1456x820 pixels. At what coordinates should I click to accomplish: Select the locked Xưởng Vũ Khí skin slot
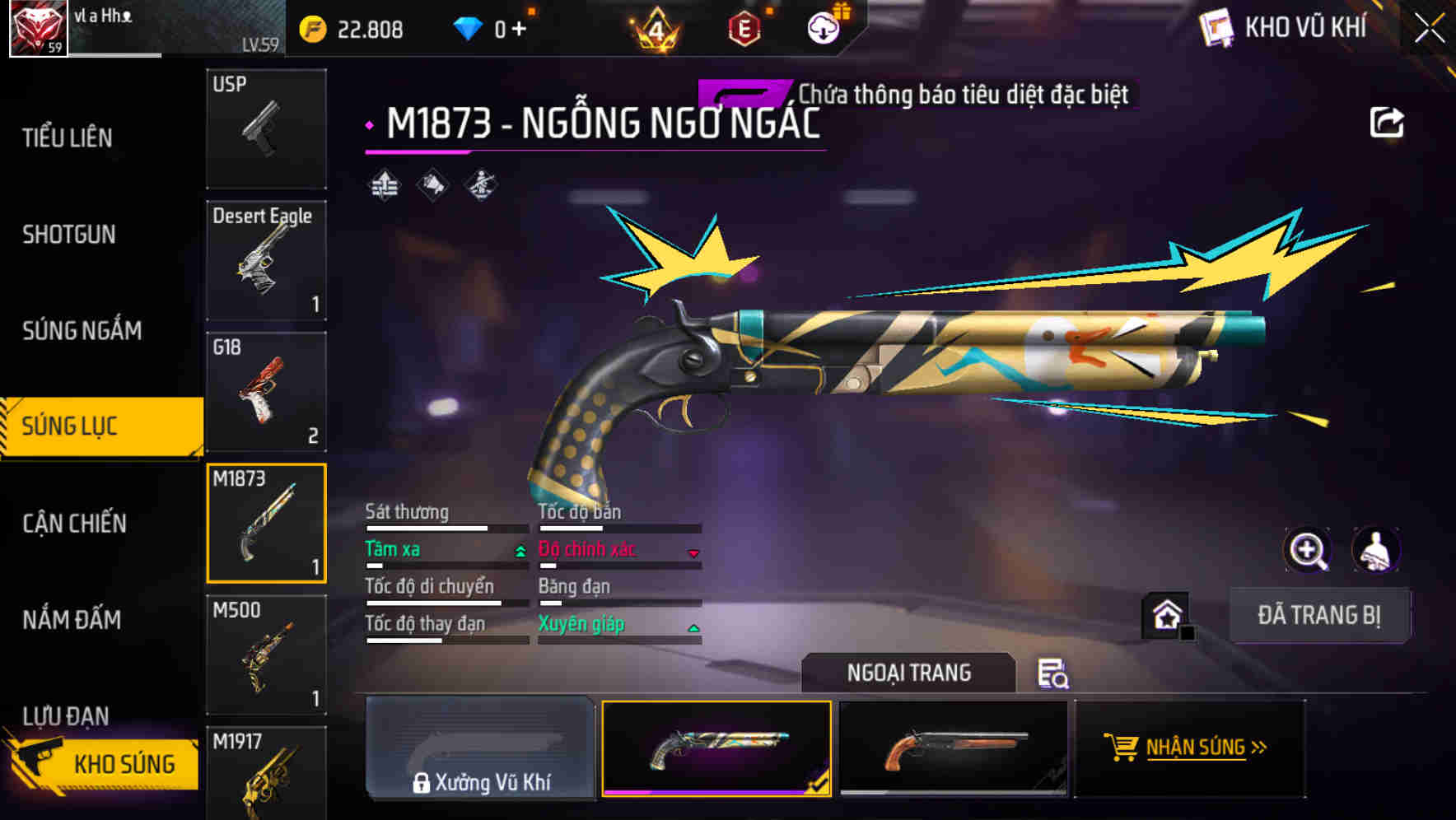[480, 749]
